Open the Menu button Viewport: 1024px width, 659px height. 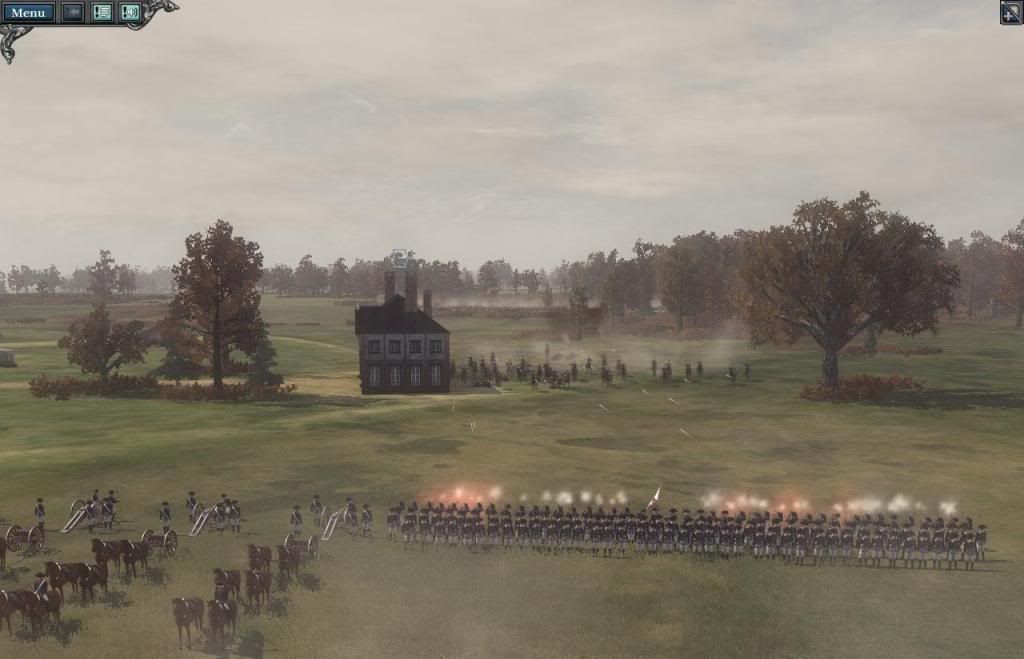(x=28, y=13)
